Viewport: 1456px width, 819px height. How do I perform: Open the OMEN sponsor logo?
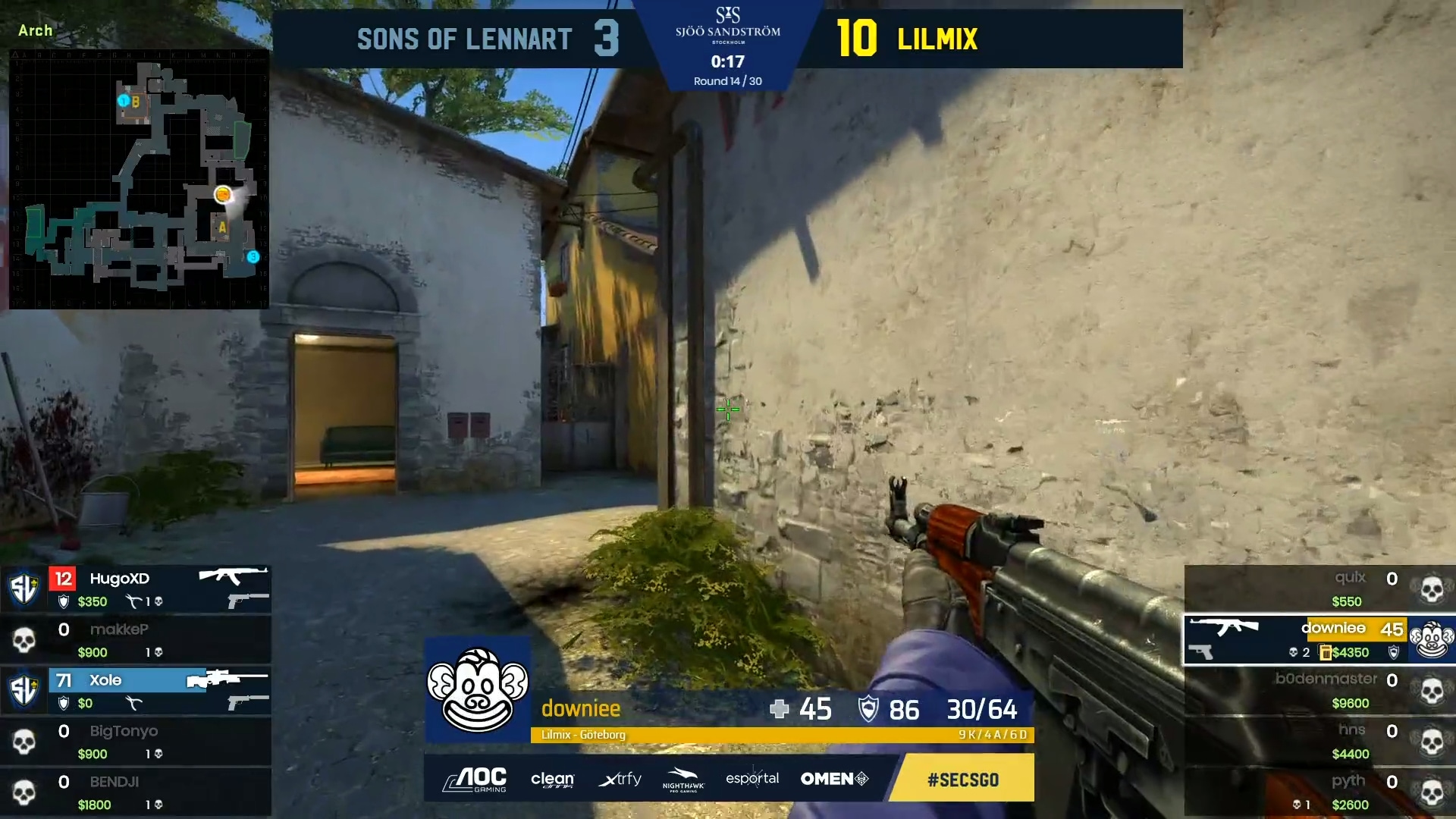tap(834, 779)
